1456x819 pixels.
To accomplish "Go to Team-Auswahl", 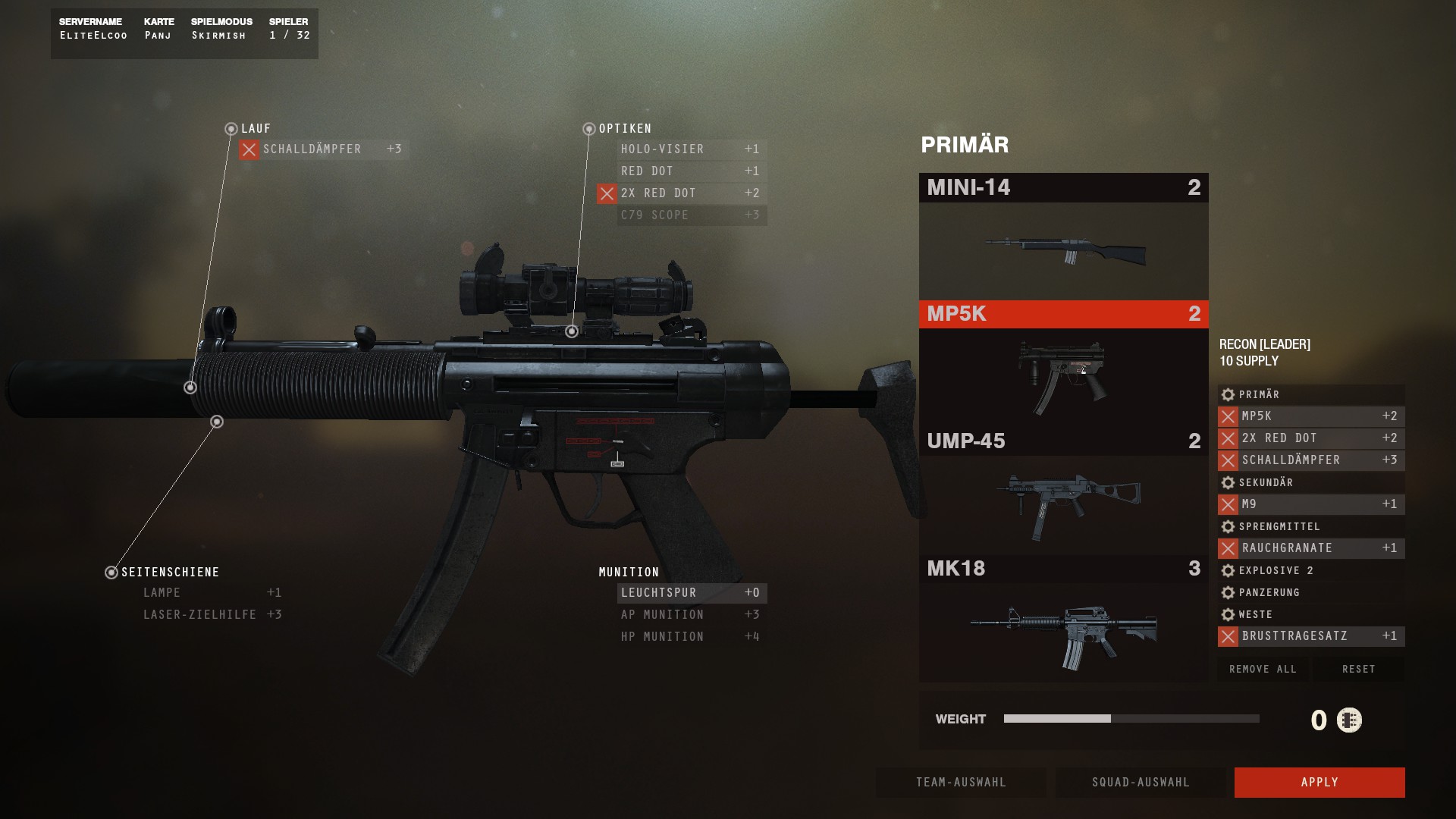I will pos(960,782).
